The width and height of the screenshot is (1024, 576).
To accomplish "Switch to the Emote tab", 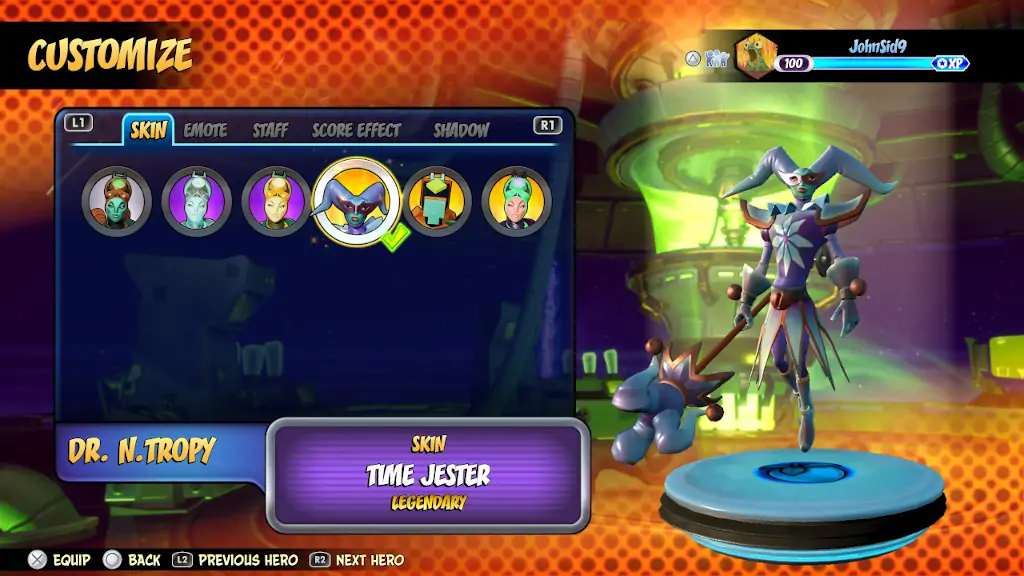I will 205,130.
